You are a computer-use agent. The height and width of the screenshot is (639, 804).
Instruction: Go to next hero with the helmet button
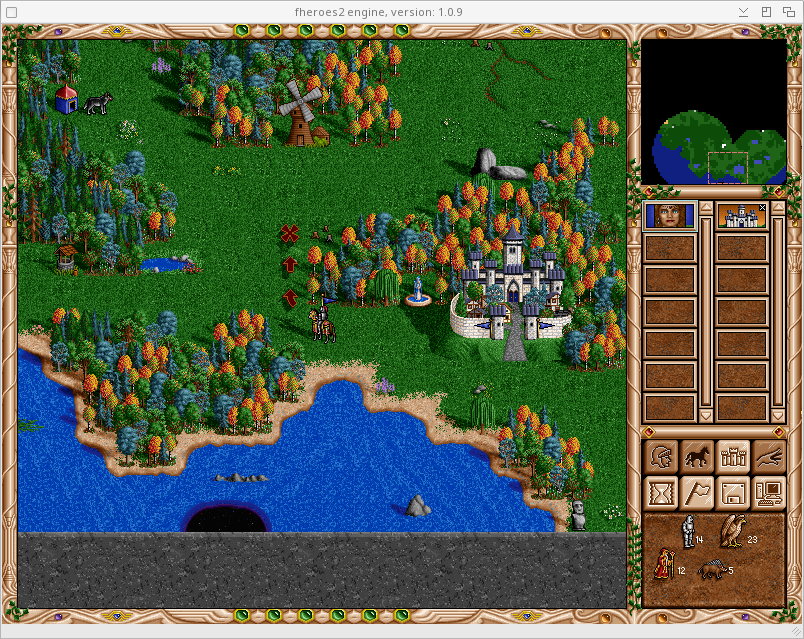pos(662,457)
